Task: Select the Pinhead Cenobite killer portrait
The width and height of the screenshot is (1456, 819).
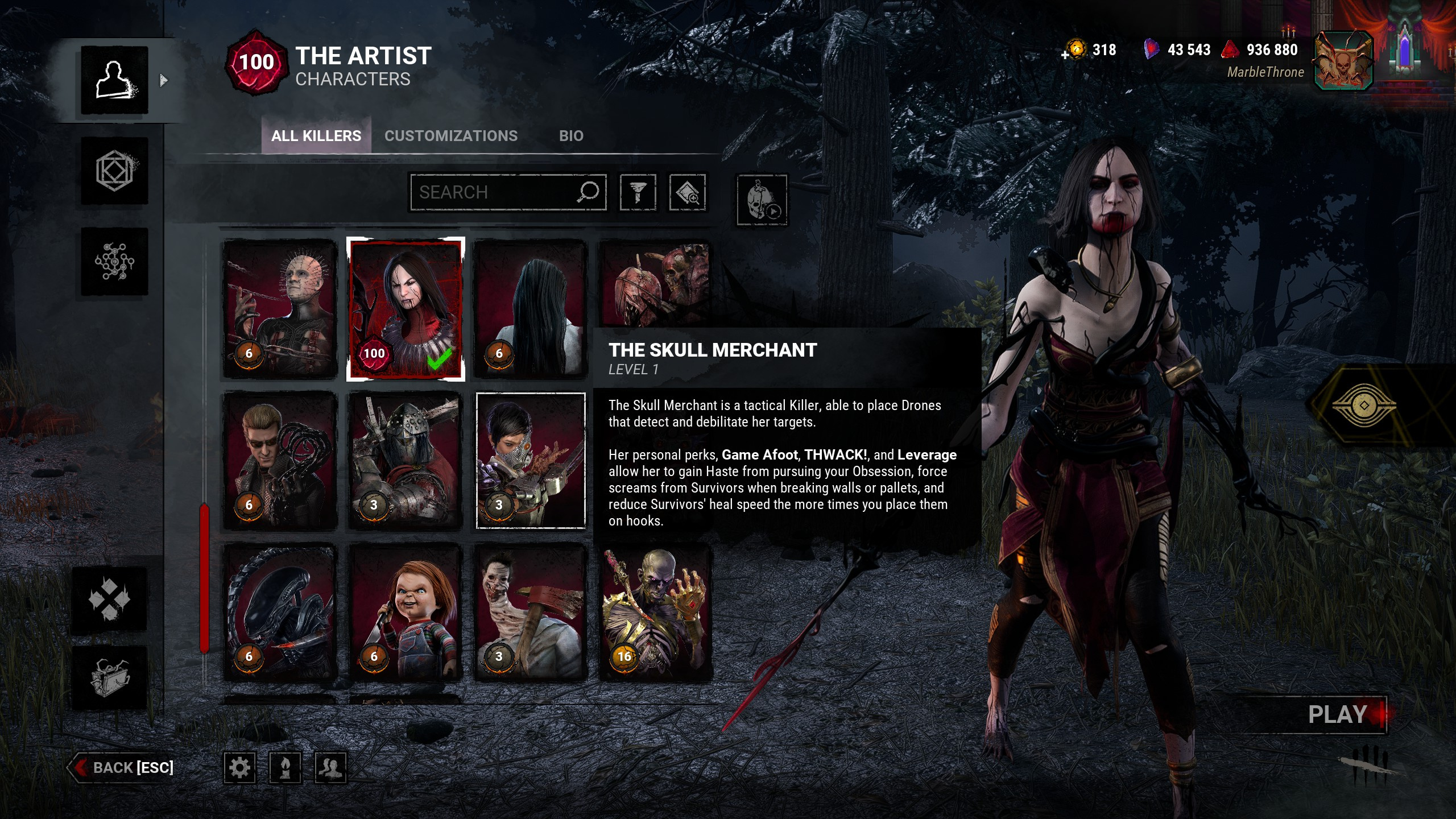Action: [280, 309]
